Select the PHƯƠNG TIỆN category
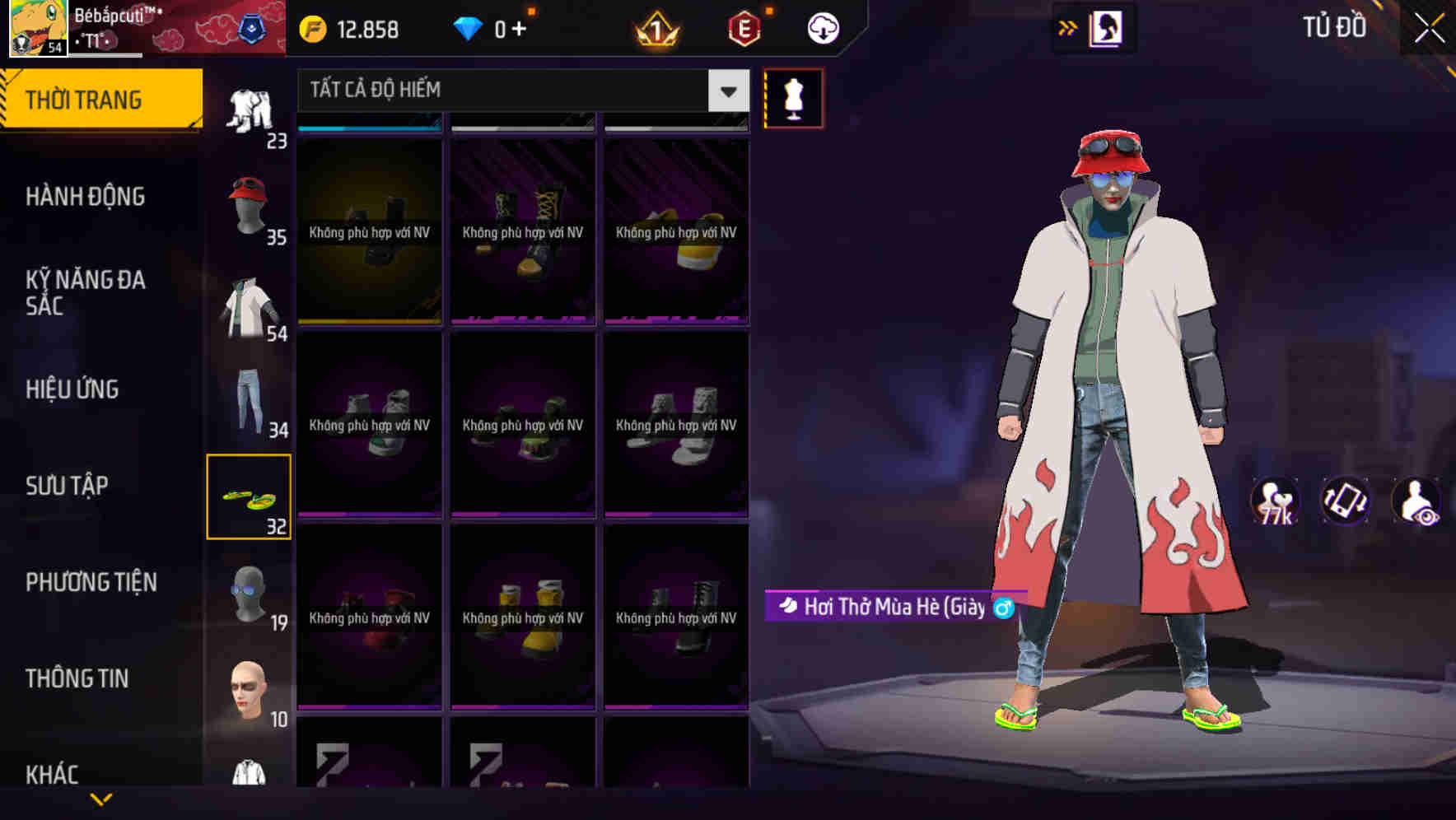Screen dimensions: 1456x820 pos(91,581)
